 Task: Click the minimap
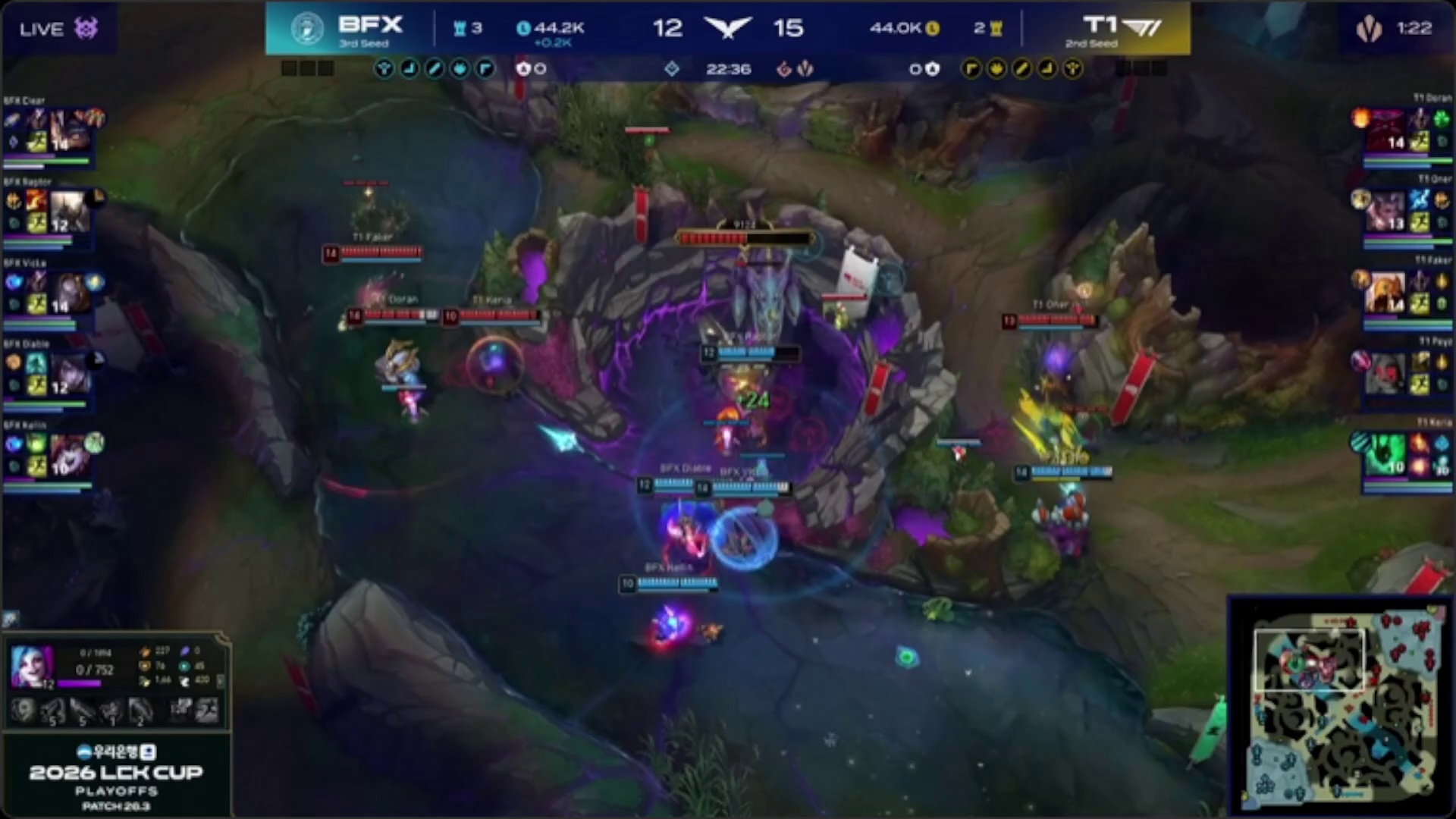[1341, 704]
